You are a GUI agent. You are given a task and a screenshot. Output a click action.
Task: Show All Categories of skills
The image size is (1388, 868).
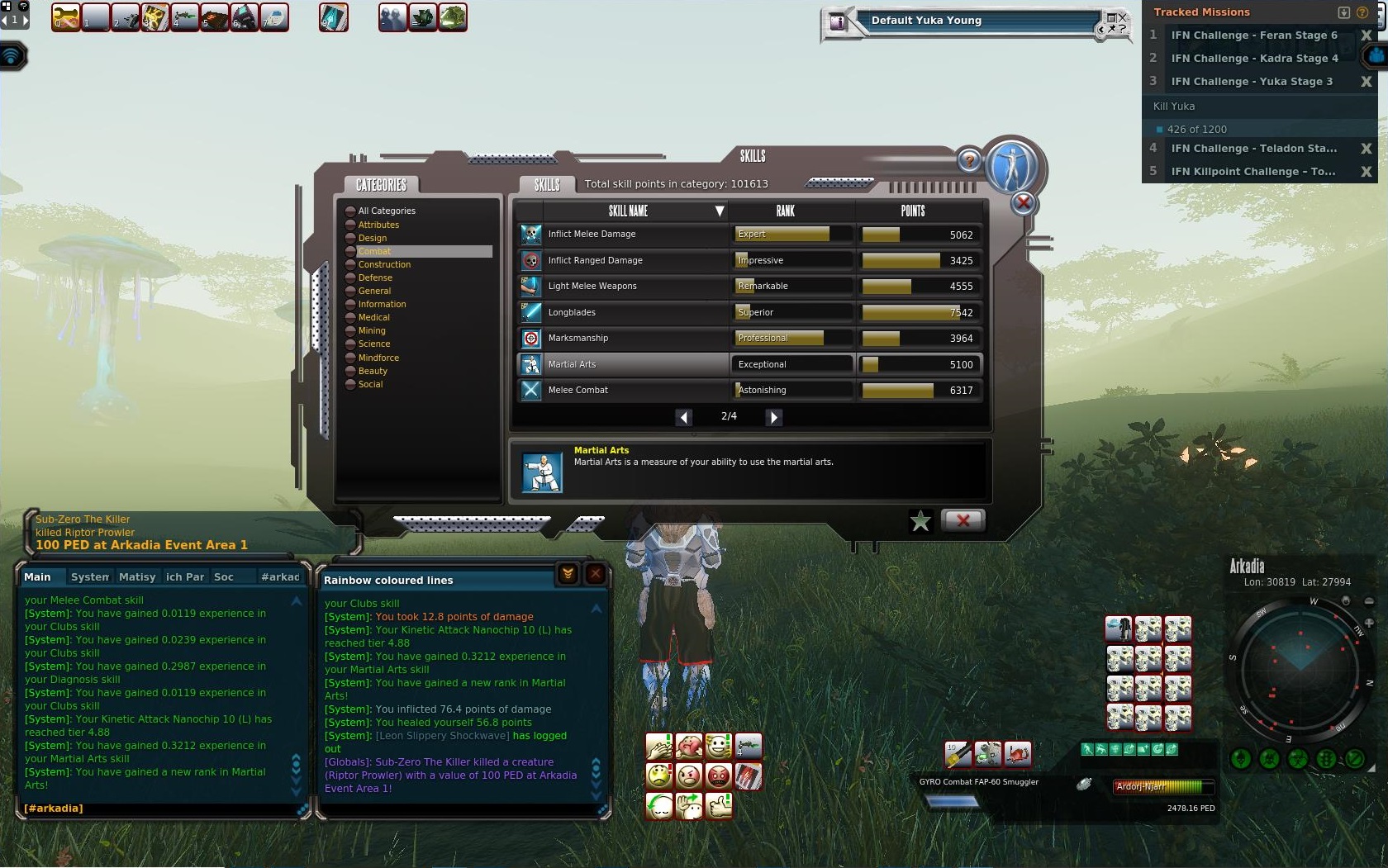[386, 211]
